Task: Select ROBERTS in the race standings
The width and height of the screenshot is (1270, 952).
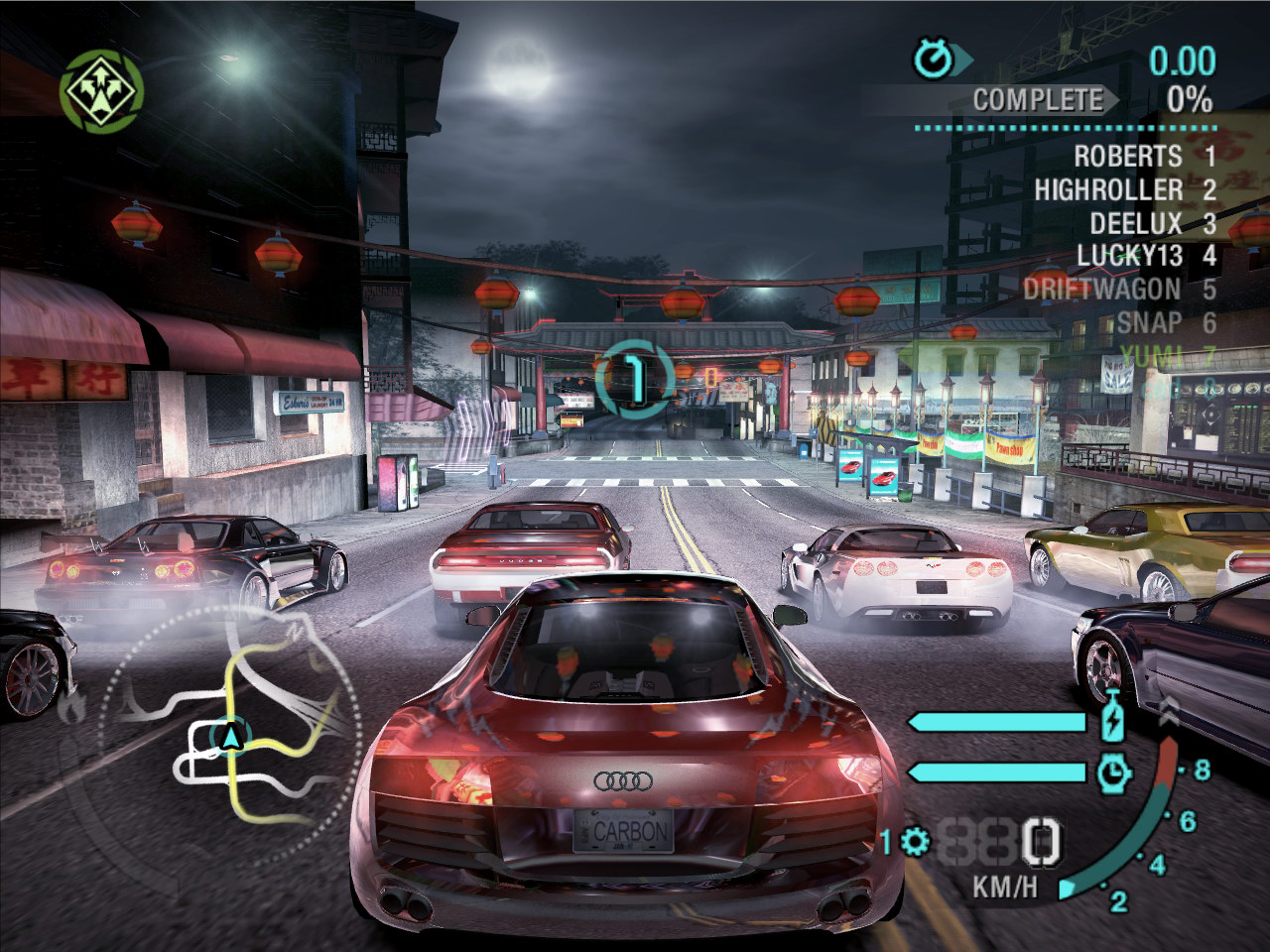Action: tap(1128, 157)
